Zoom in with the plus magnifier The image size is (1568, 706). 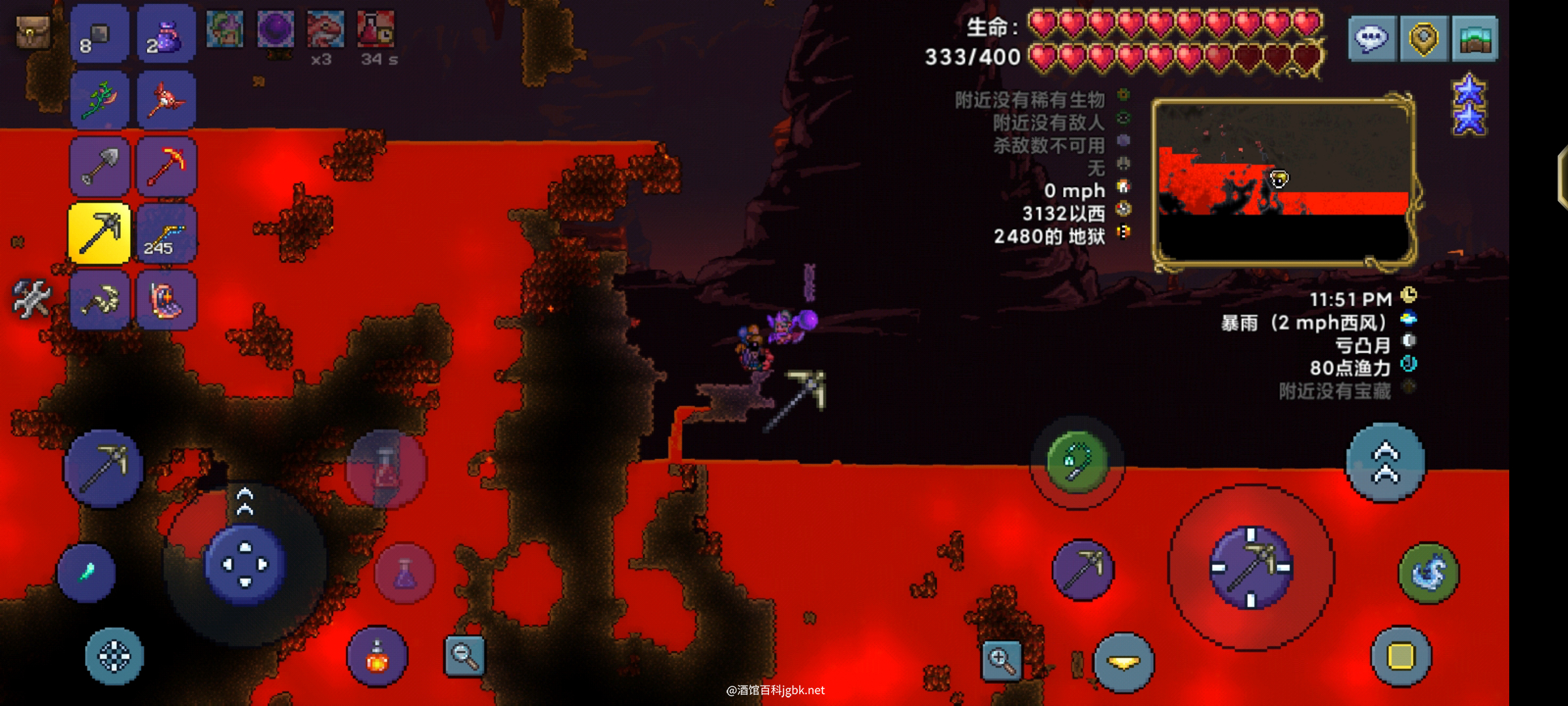click(1002, 660)
